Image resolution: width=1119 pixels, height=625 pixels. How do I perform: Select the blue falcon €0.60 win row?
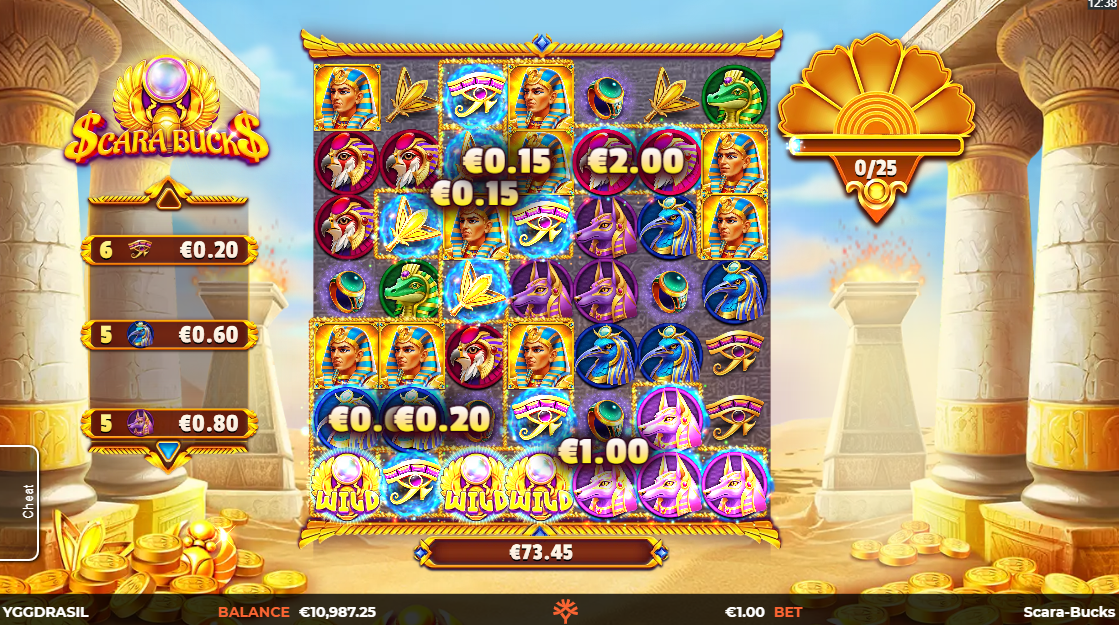click(x=169, y=334)
